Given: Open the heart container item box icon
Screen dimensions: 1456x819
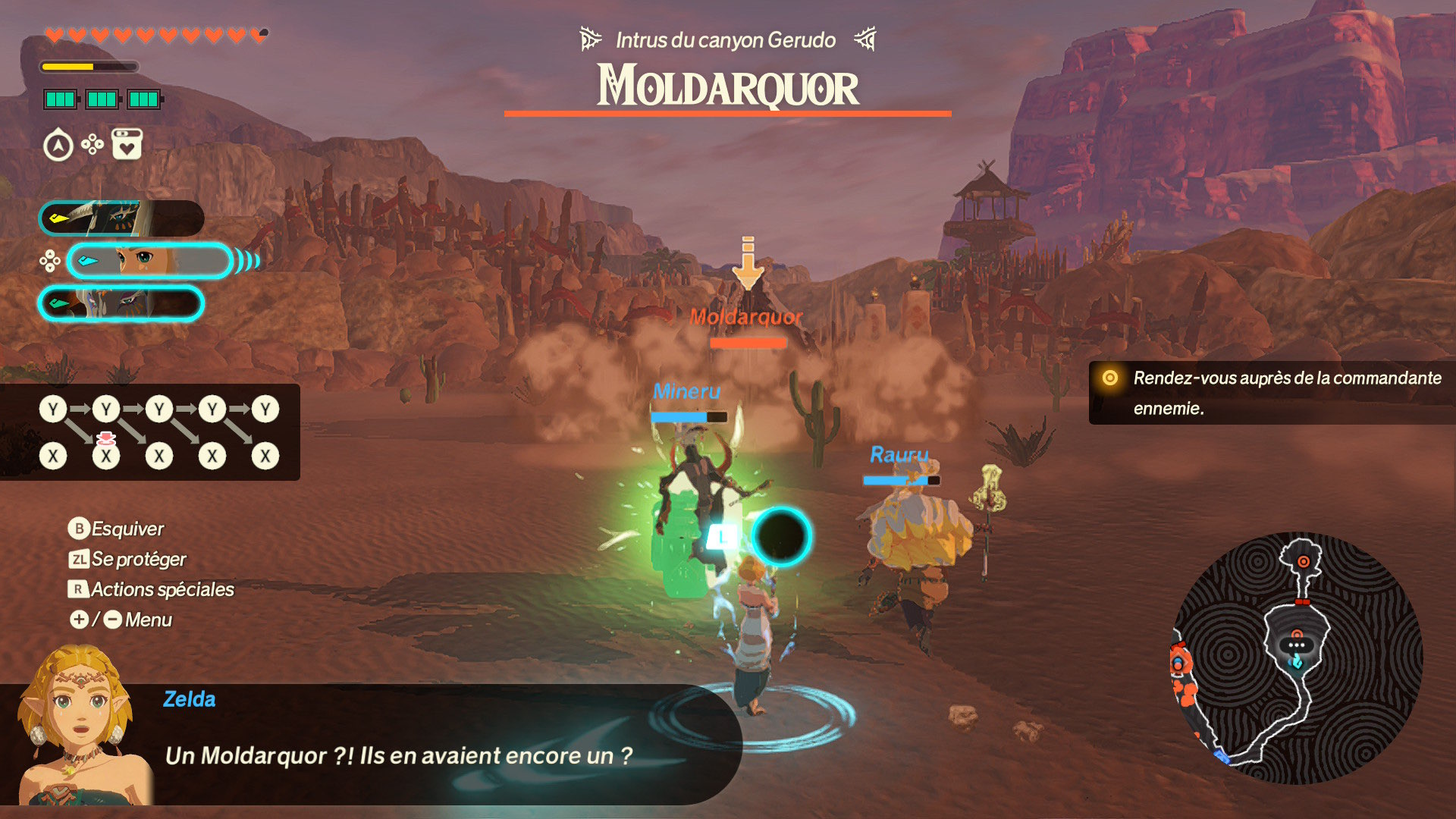Looking at the screenshot, I should 127,144.
